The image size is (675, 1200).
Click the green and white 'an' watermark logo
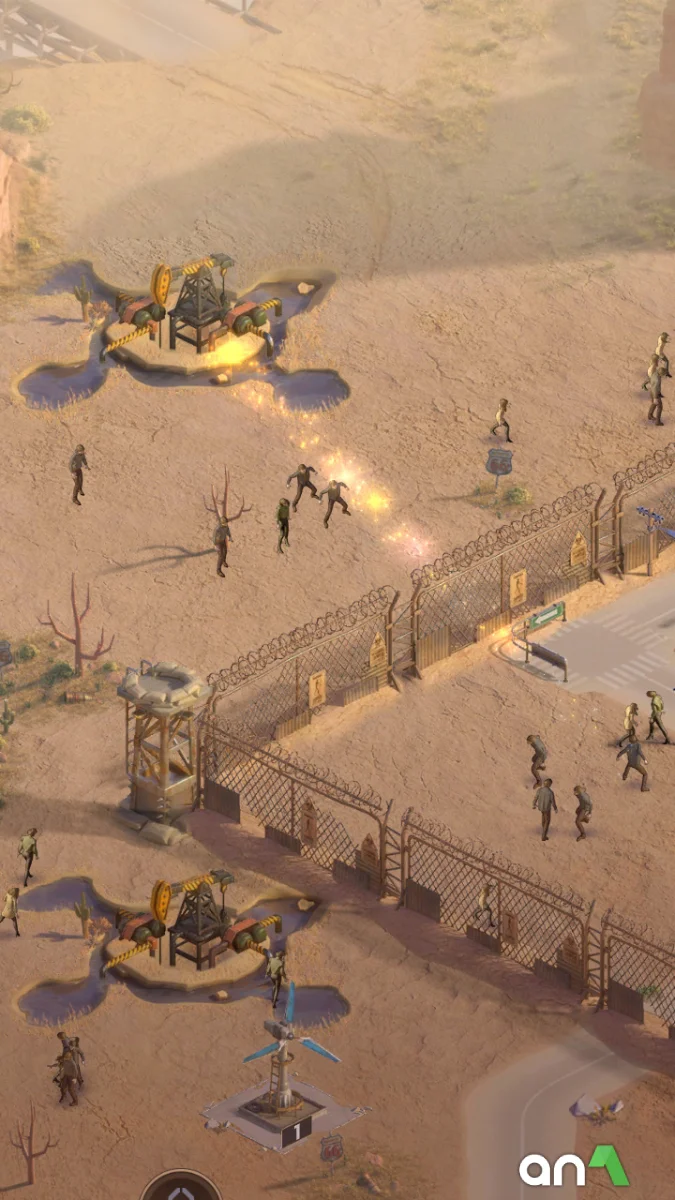573,1167
